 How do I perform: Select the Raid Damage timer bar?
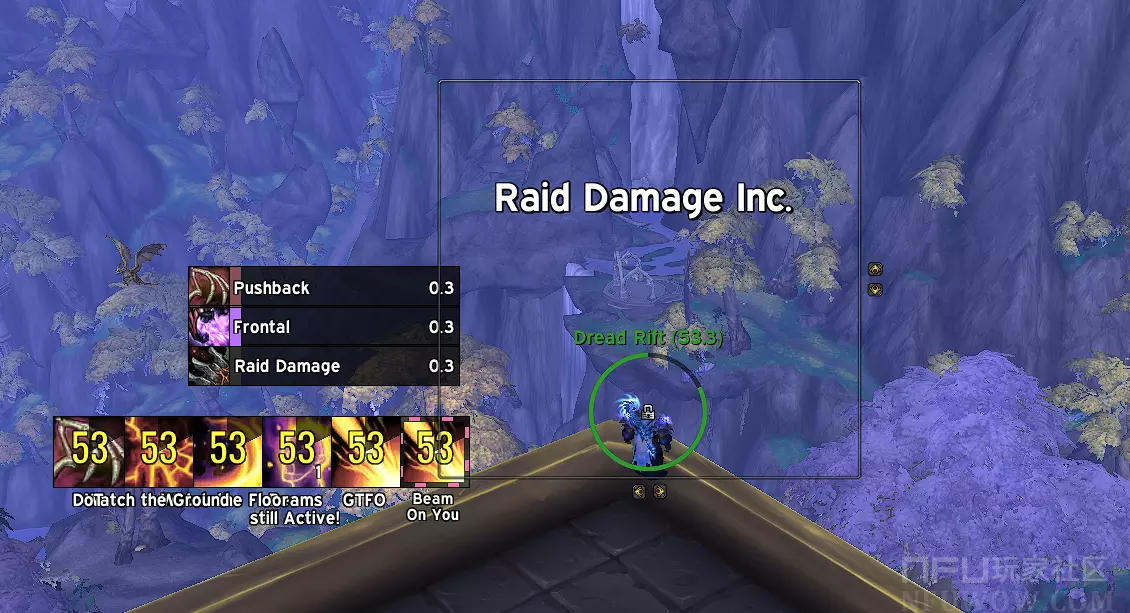click(324, 366)
